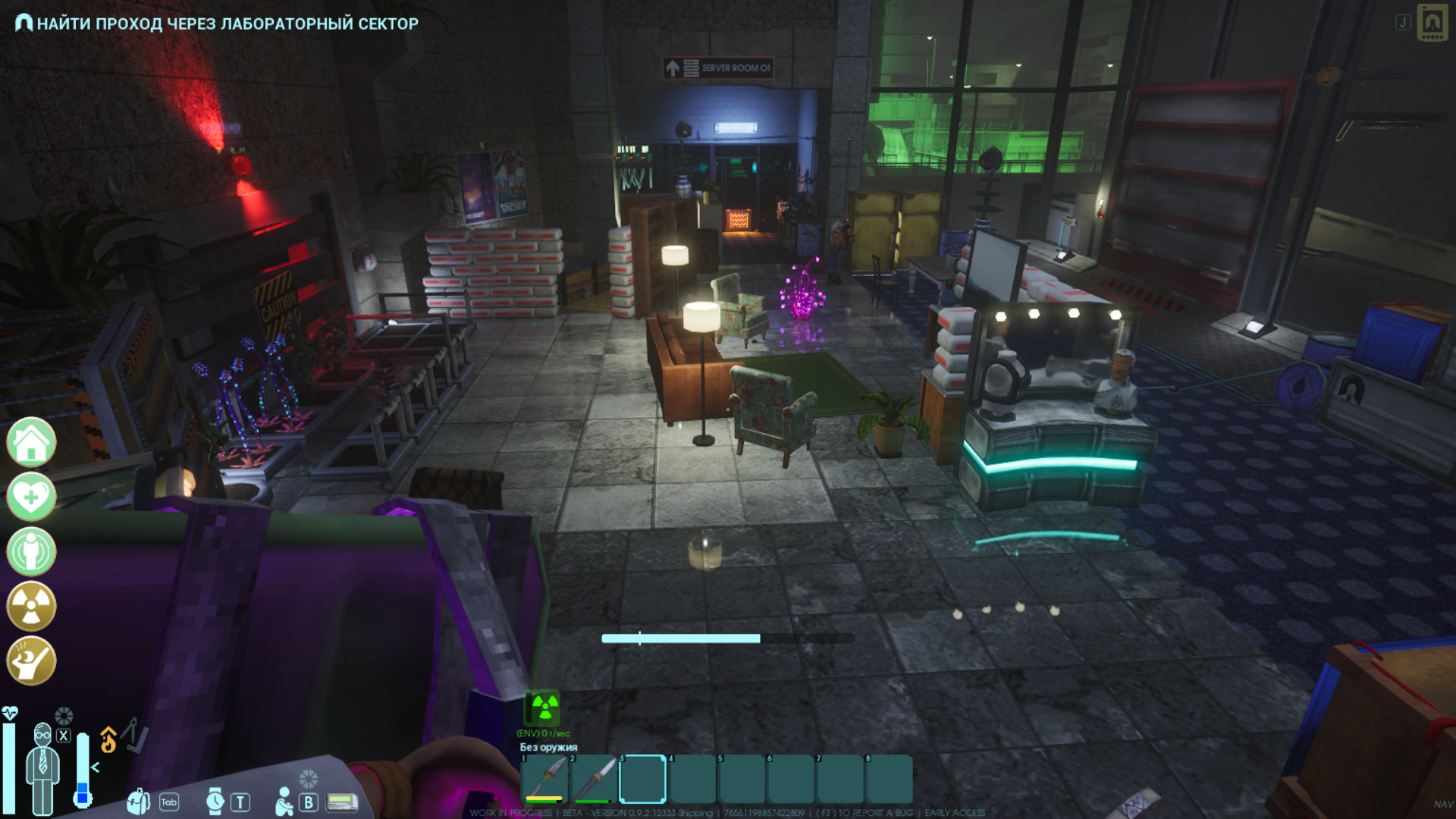Click the orange house fire icon

point(108,740)
